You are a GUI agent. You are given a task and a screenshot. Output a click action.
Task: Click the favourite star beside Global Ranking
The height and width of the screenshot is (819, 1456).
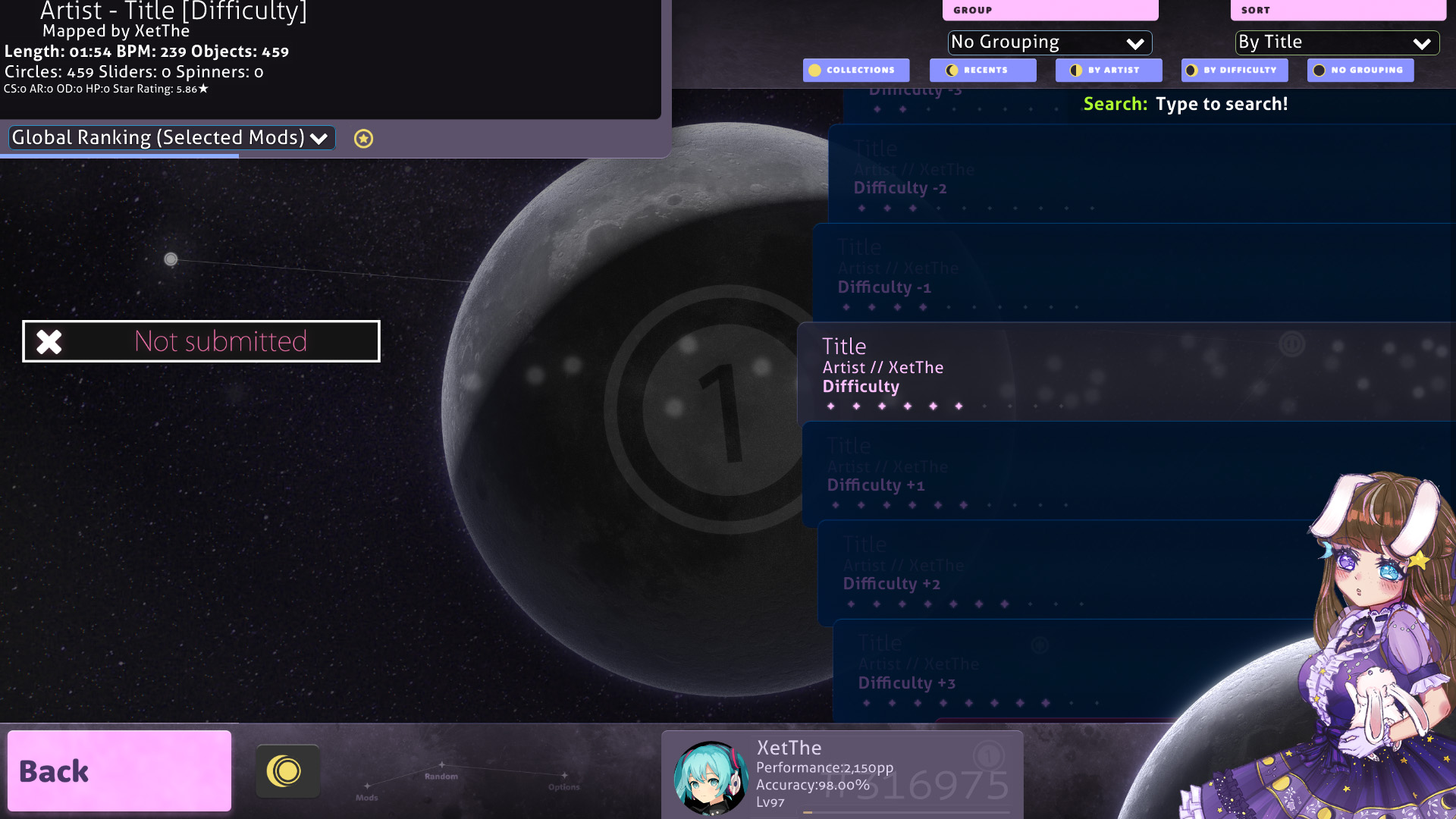(363, 138)
